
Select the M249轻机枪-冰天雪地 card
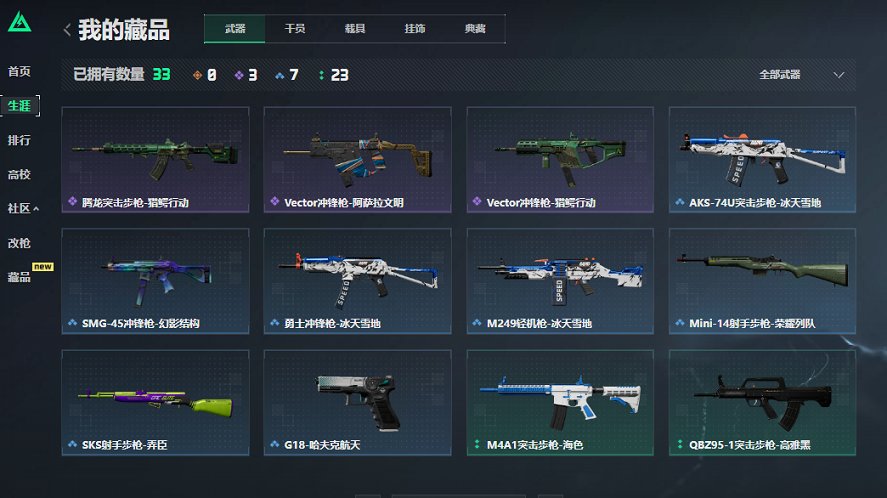pos(560,281)
